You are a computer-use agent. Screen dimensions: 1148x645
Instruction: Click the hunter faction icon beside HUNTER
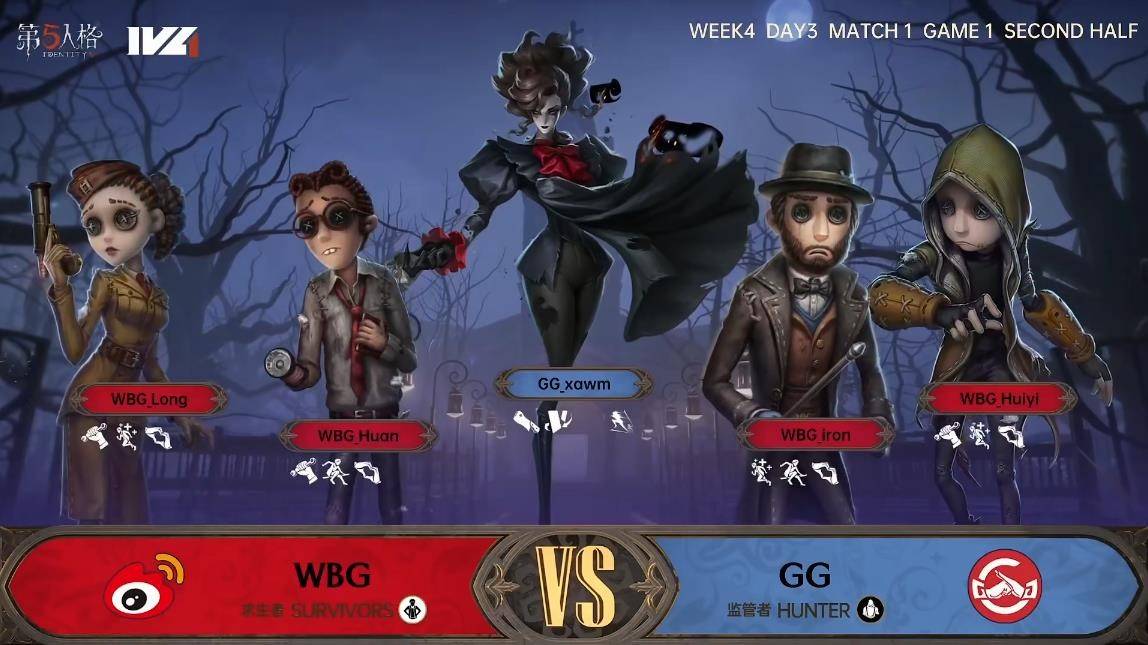click(871, 609)
